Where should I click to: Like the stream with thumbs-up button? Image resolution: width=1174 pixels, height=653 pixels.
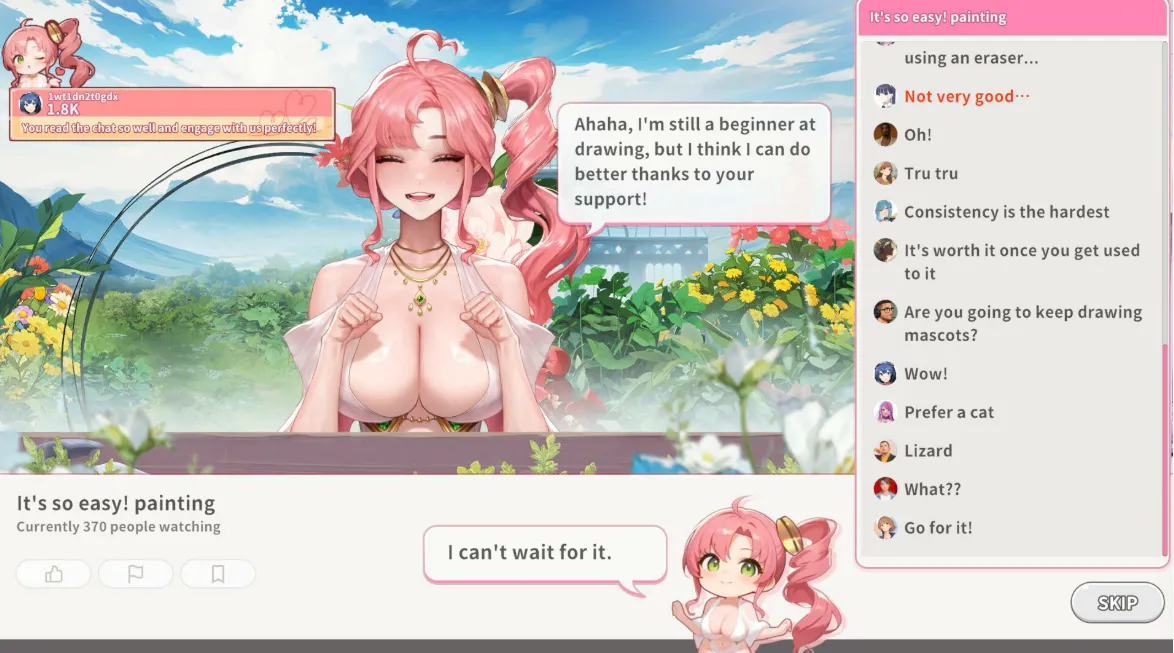click(x=54, y=574)
